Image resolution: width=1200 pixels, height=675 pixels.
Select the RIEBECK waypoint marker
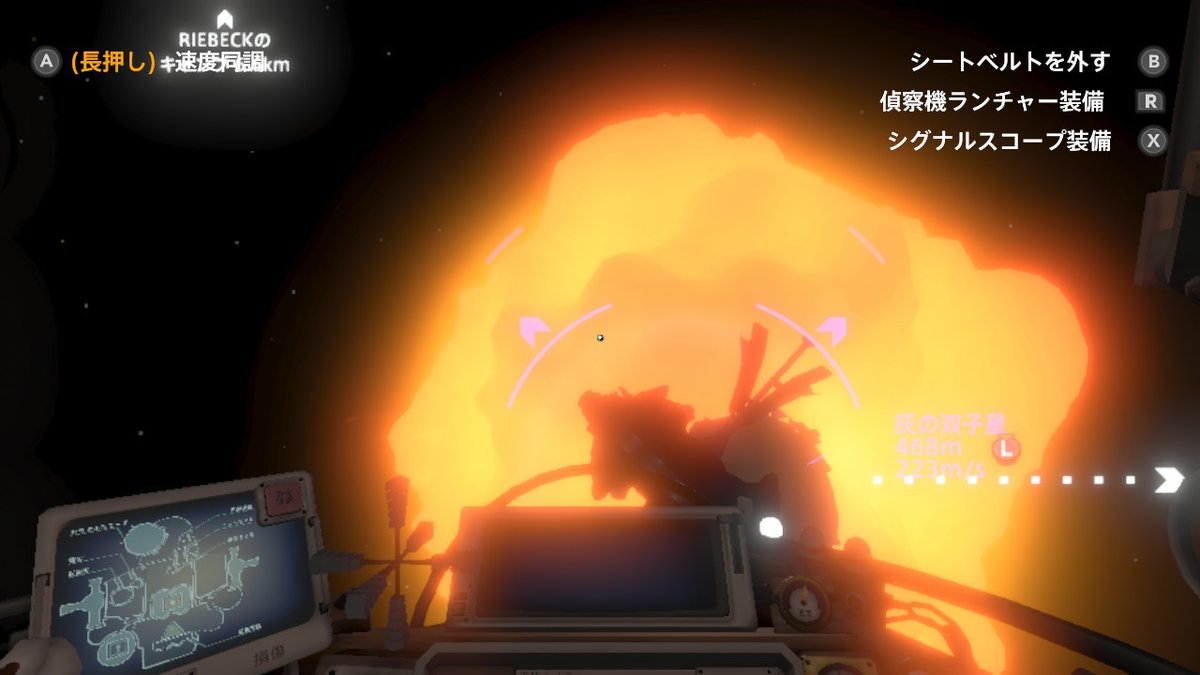[x=225, y=19]
